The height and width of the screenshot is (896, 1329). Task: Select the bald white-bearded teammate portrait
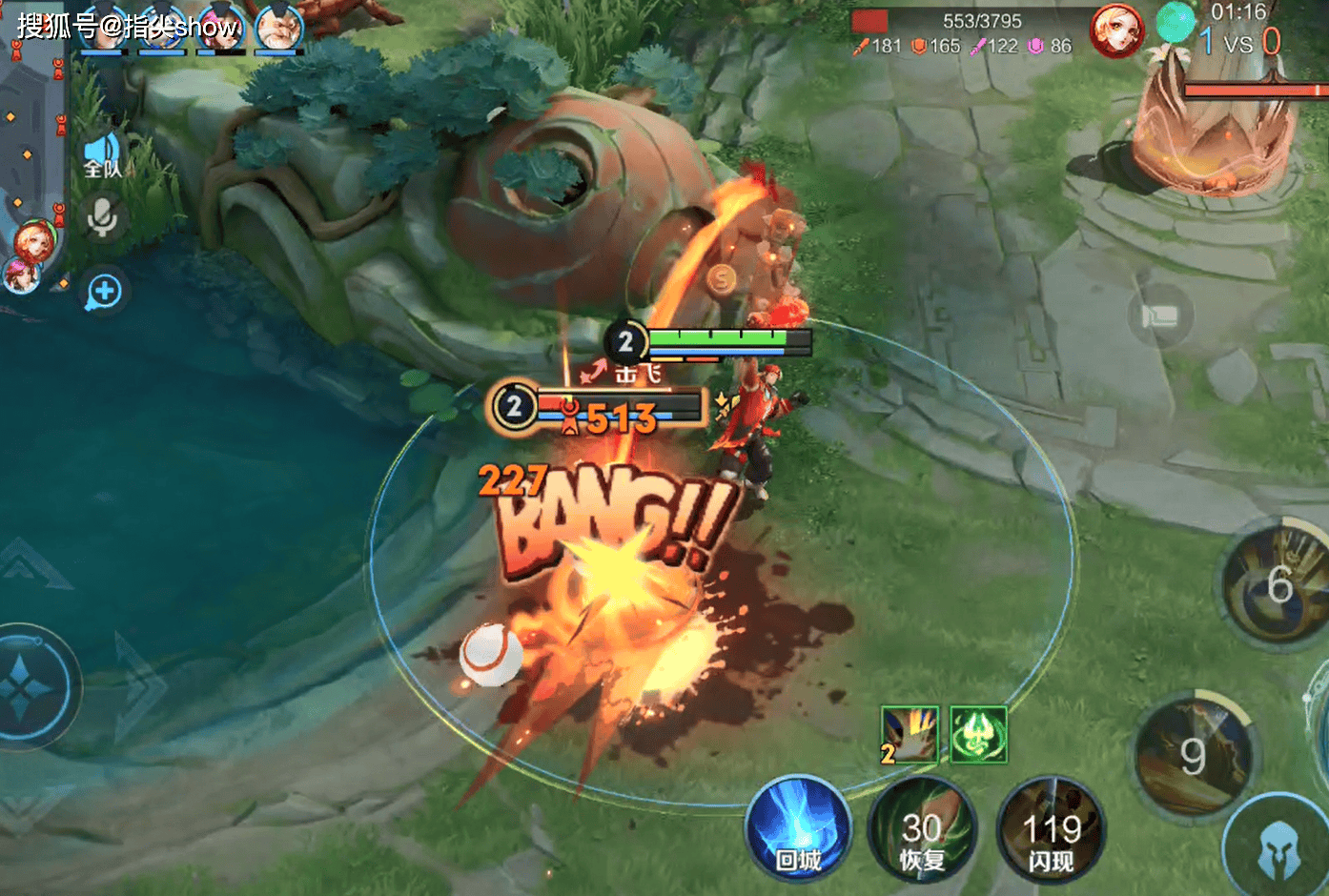coord(279,27)
